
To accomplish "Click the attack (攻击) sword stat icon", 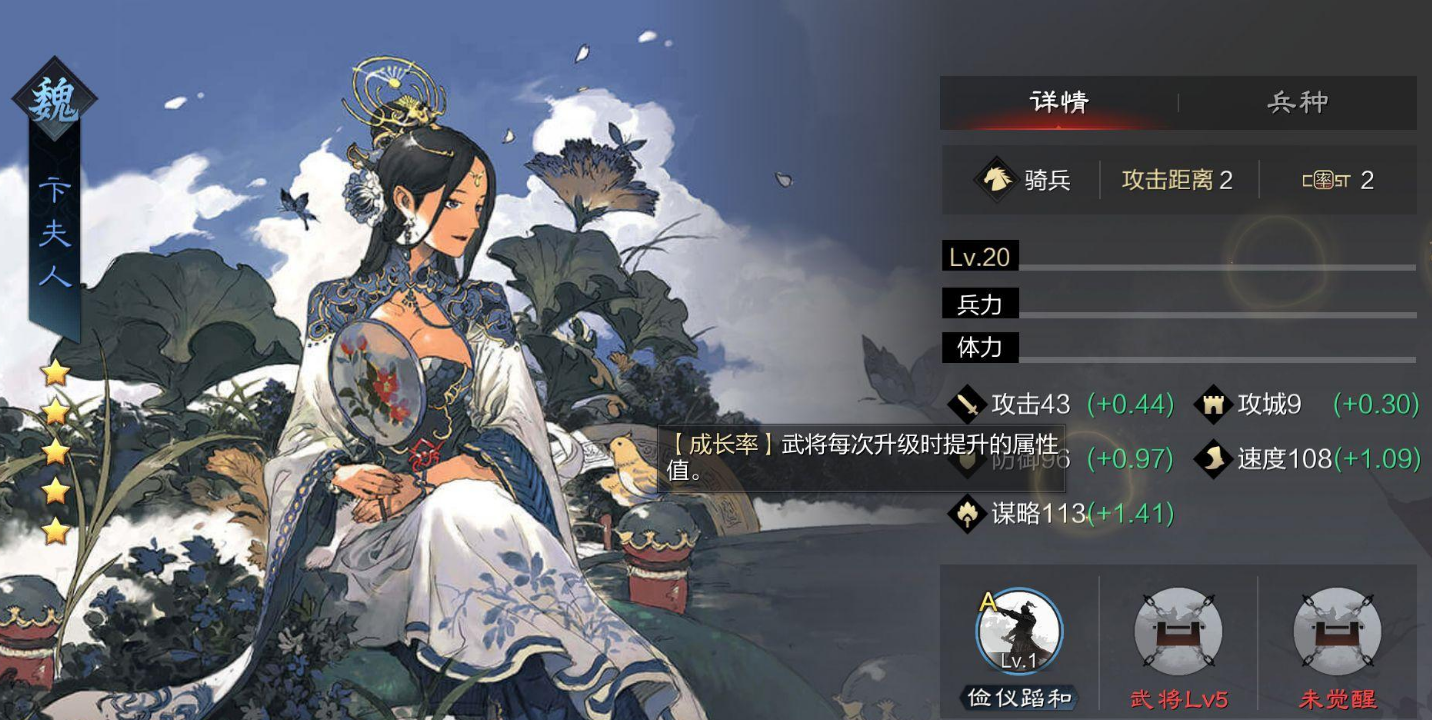I will [x=966, y=404].
